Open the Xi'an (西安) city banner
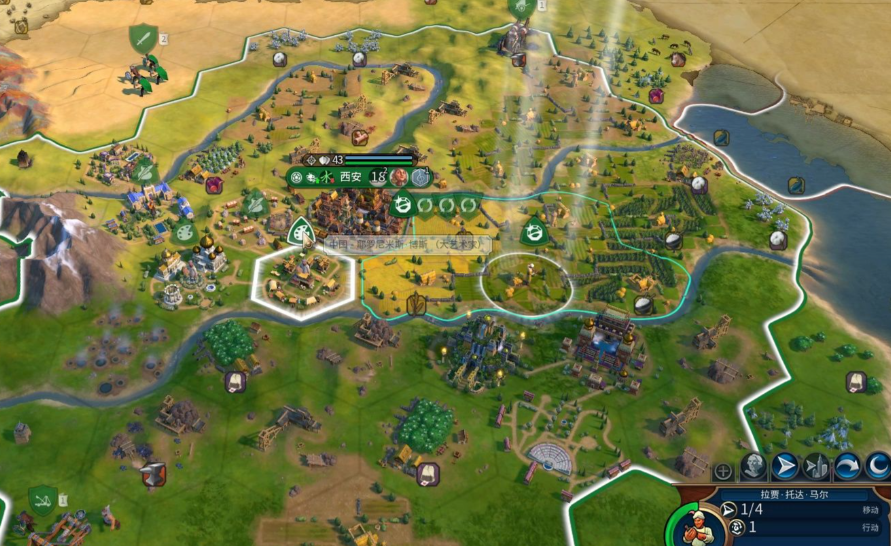The image size is (891, 546). 349,177
